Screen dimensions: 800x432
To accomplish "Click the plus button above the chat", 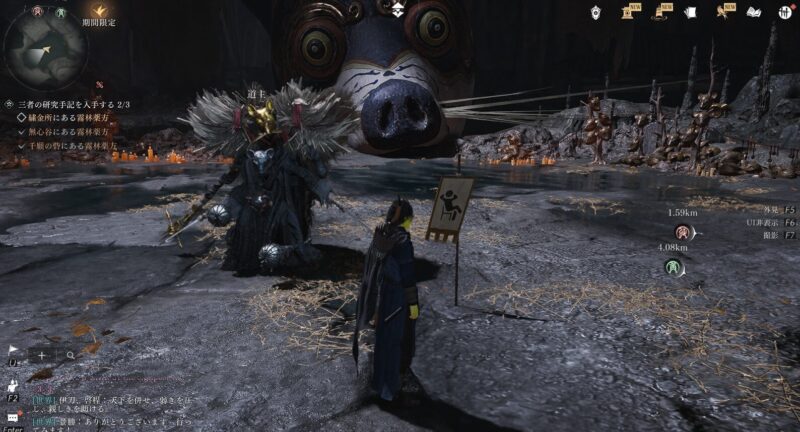I will 43,354.
